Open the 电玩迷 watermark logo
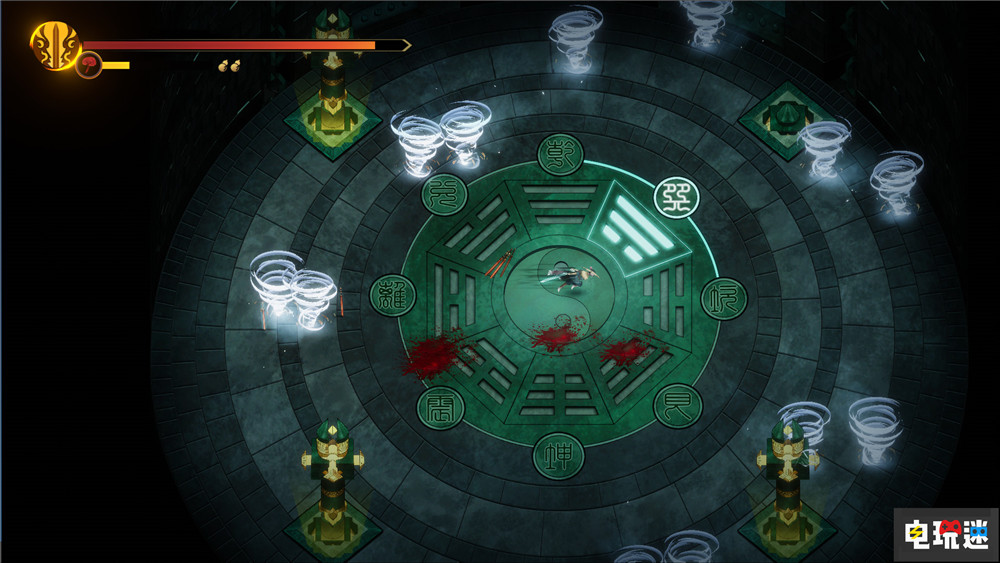1000x563 pixels. coord(945,529)
